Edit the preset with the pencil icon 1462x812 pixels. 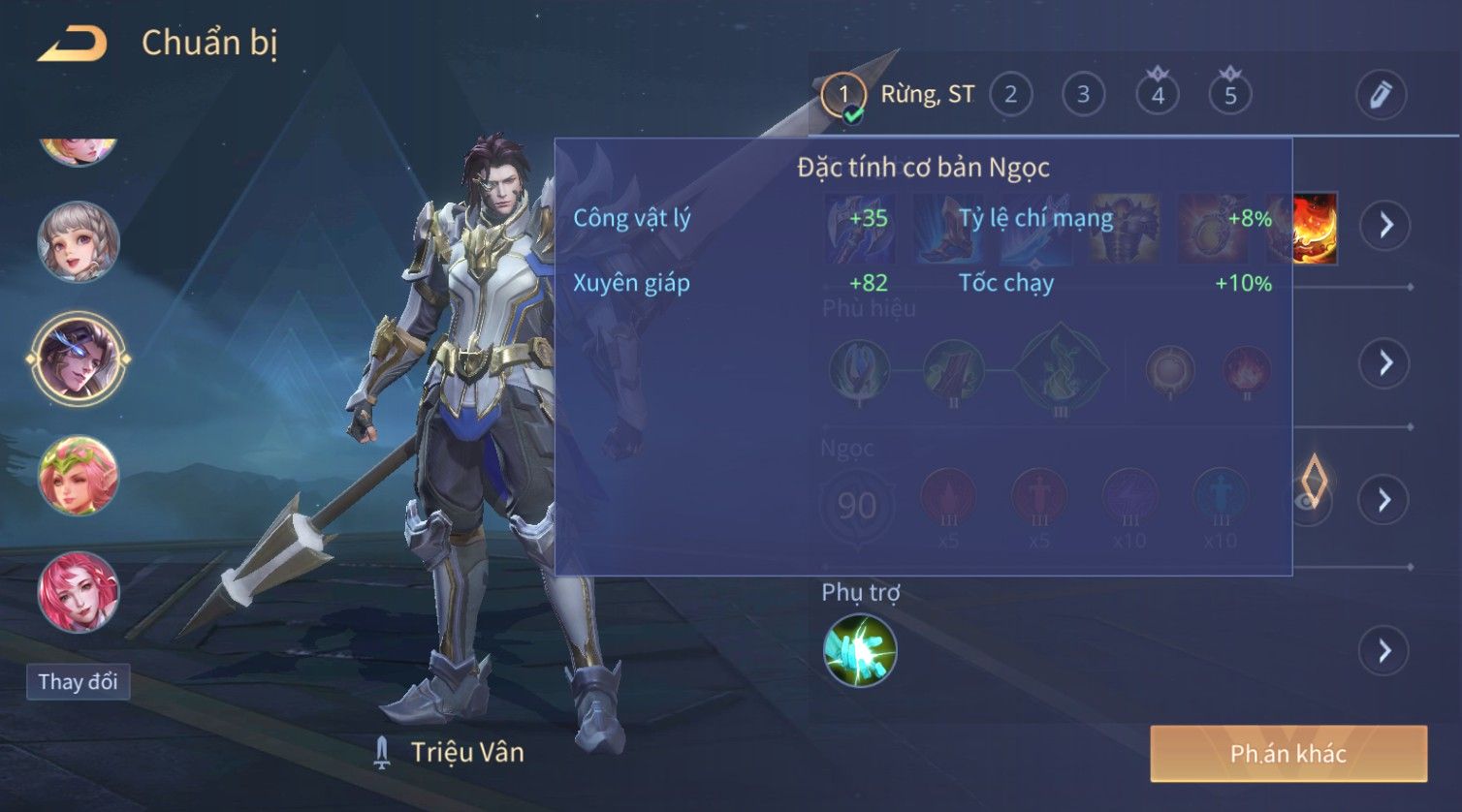tap(1380, 95)
